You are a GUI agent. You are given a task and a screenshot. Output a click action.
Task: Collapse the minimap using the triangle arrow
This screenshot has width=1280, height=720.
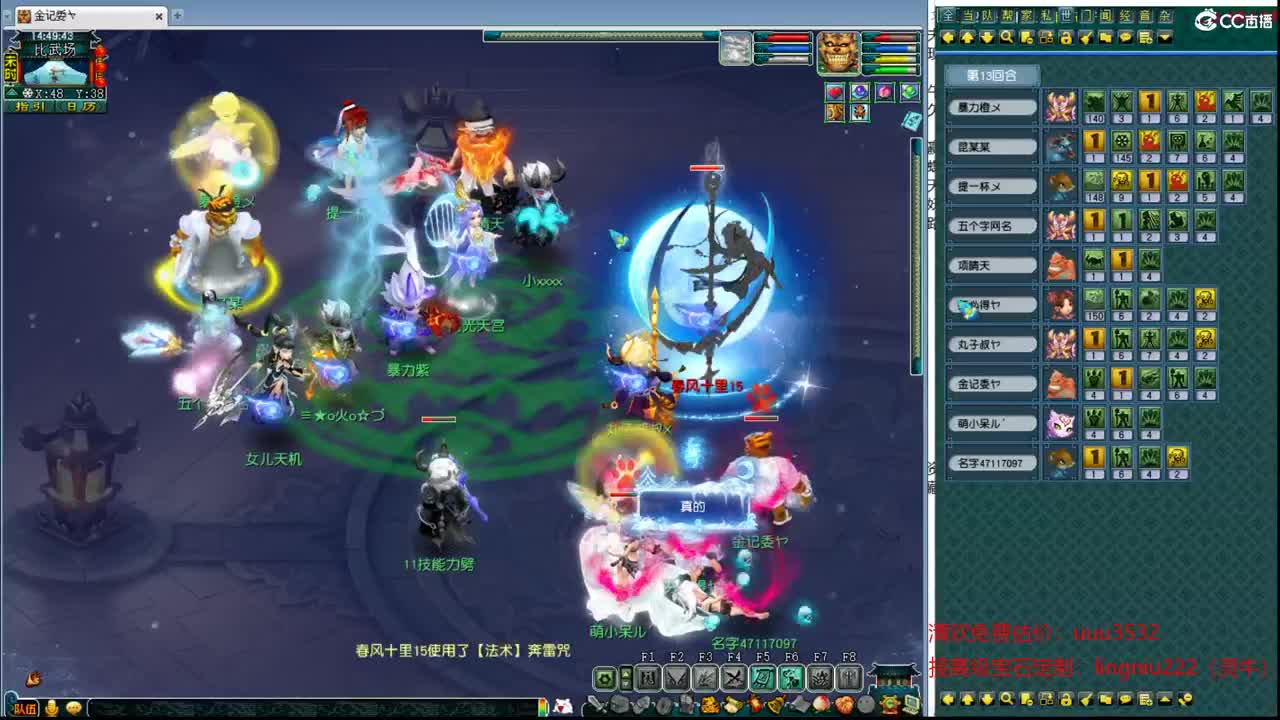[12, 92]
